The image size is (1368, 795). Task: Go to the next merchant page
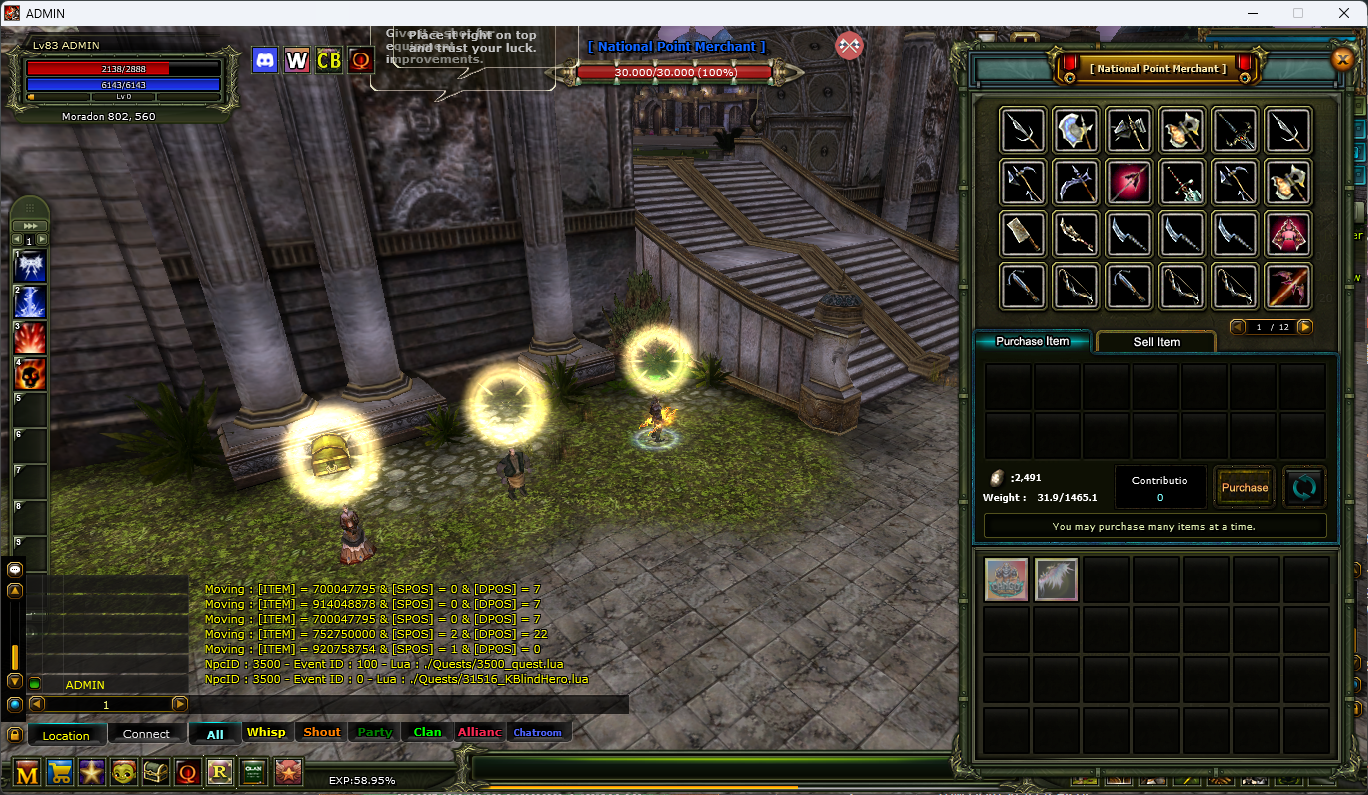coord(1305,327)
